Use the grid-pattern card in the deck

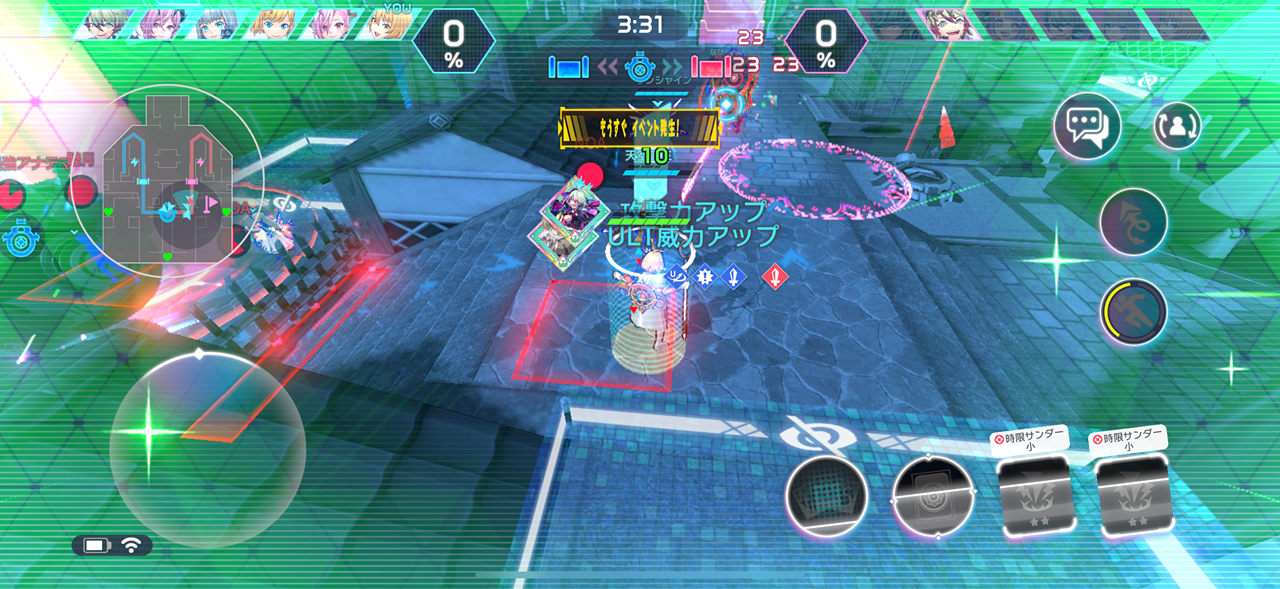click(826, 496)
